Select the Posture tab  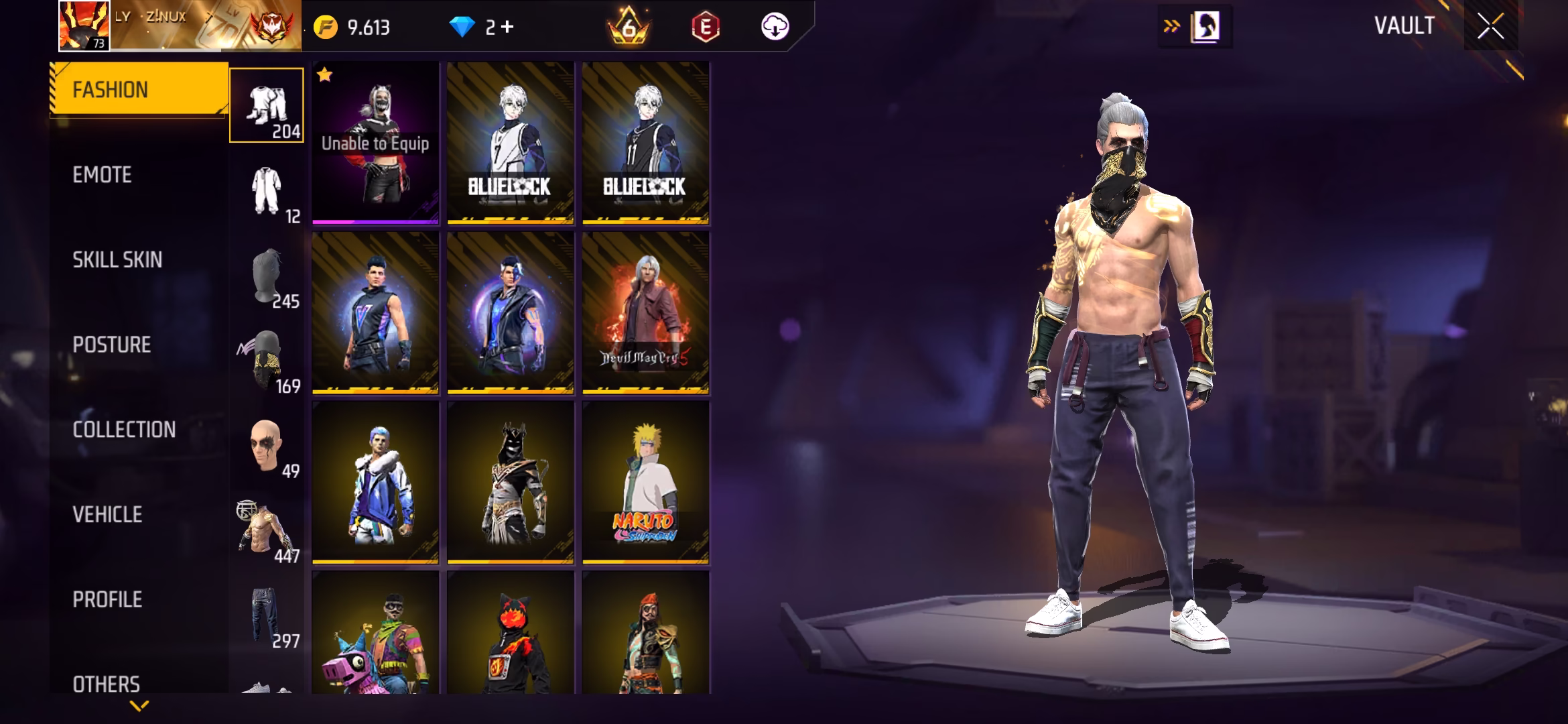112,345
